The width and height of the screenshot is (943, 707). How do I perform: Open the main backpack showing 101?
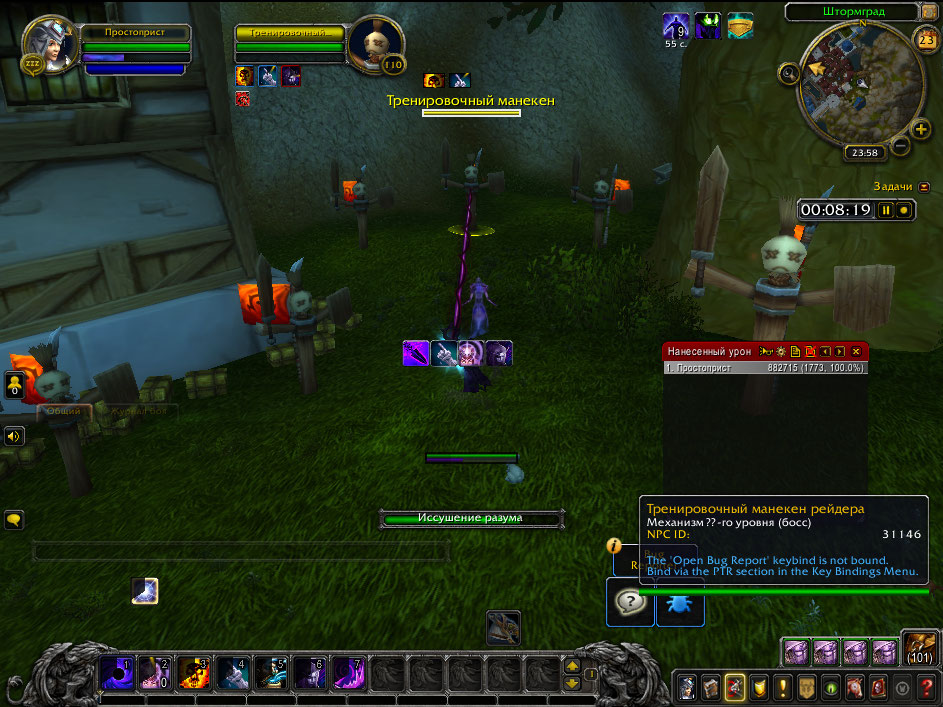(x=920, y=648)
